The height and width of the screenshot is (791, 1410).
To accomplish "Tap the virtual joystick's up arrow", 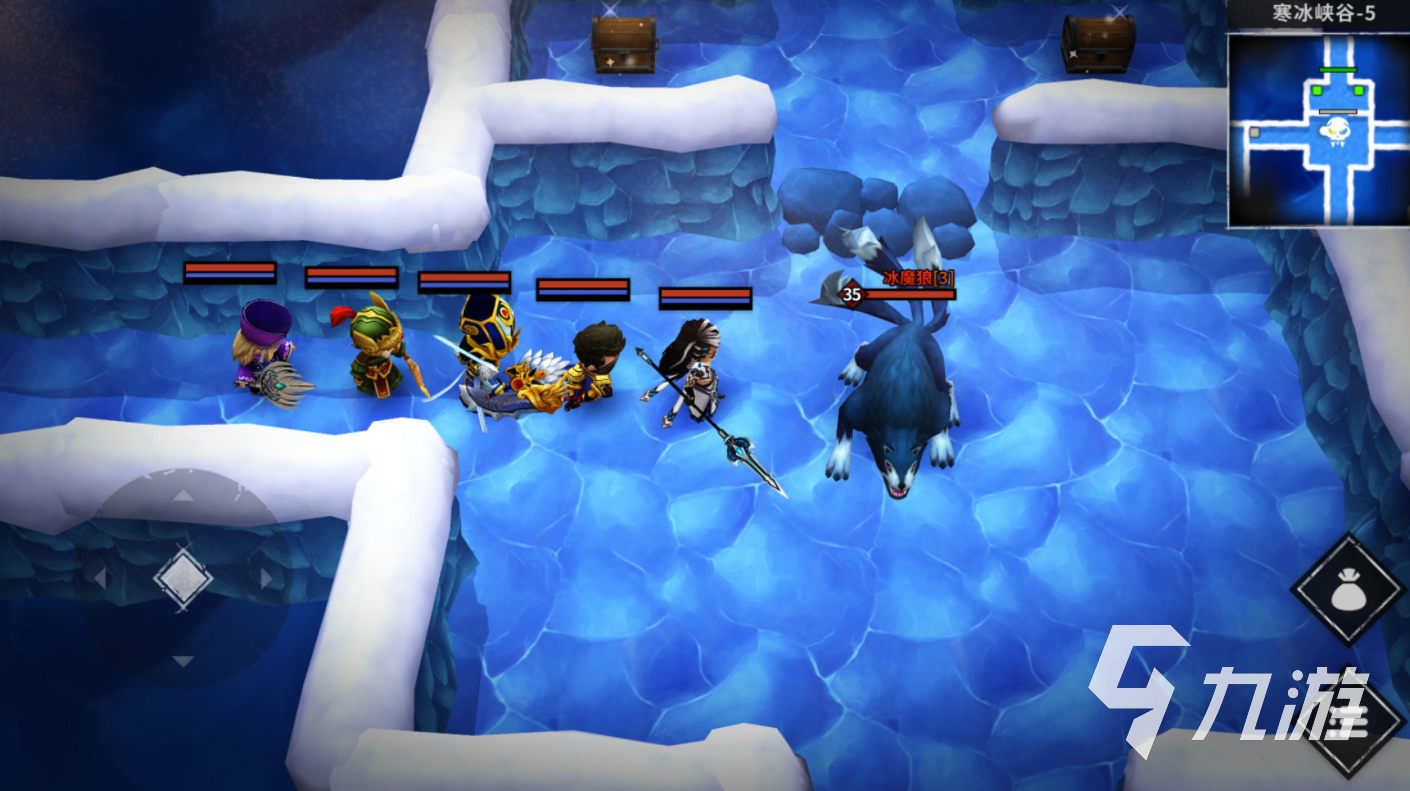I will (184, 495).
